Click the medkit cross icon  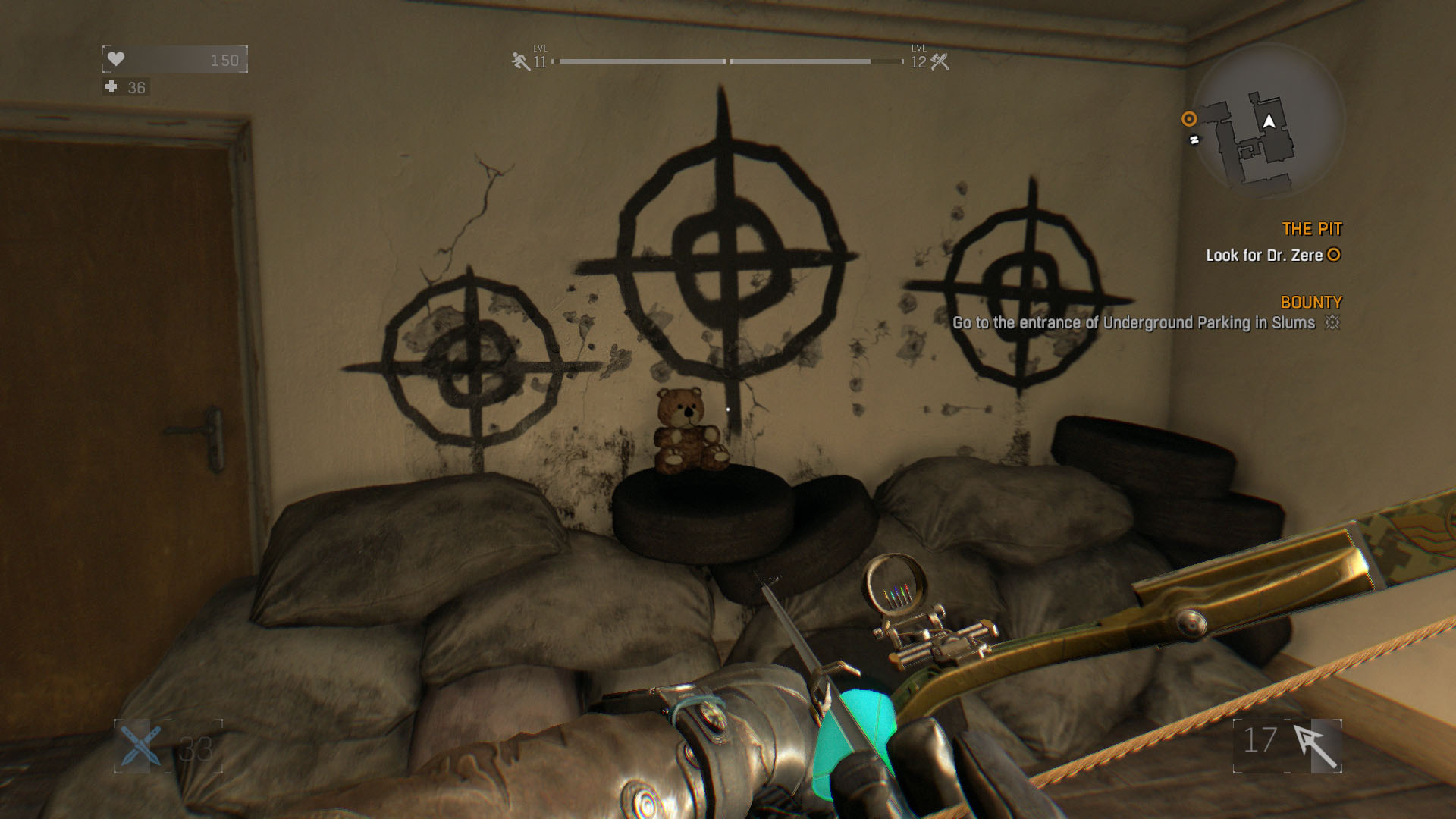(x=111, y=87)
